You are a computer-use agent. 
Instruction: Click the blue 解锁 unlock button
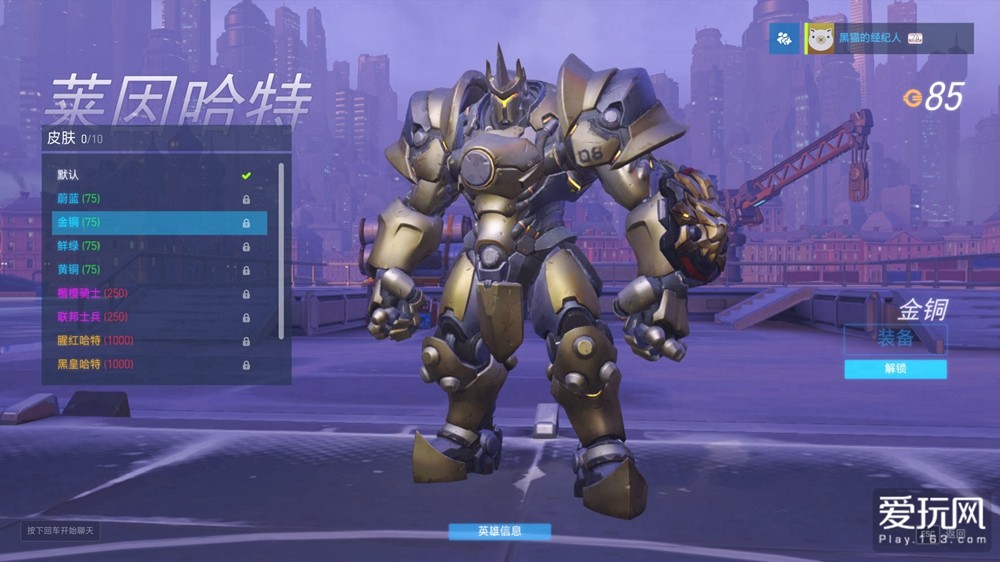click(895, 369)
